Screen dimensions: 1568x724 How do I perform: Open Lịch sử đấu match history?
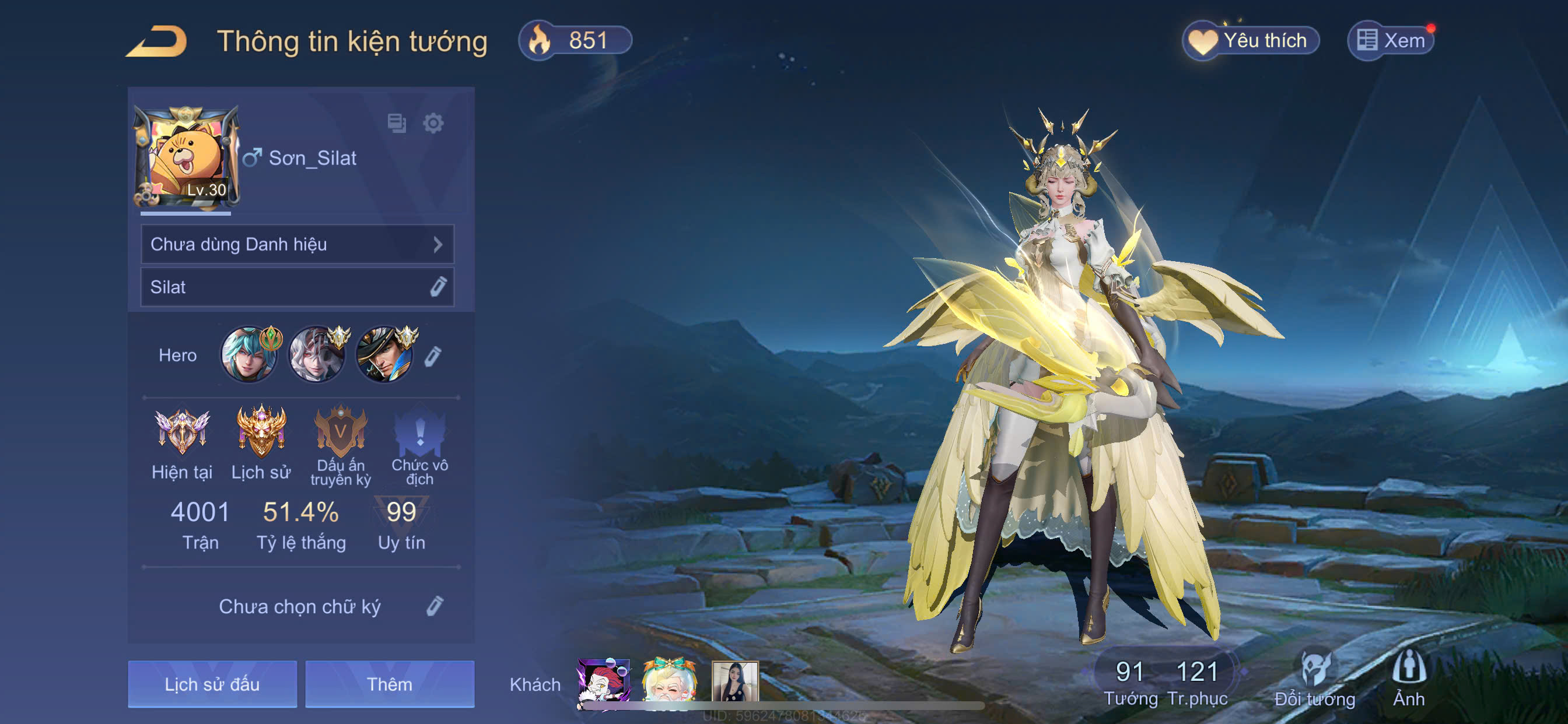coord(212,684)
